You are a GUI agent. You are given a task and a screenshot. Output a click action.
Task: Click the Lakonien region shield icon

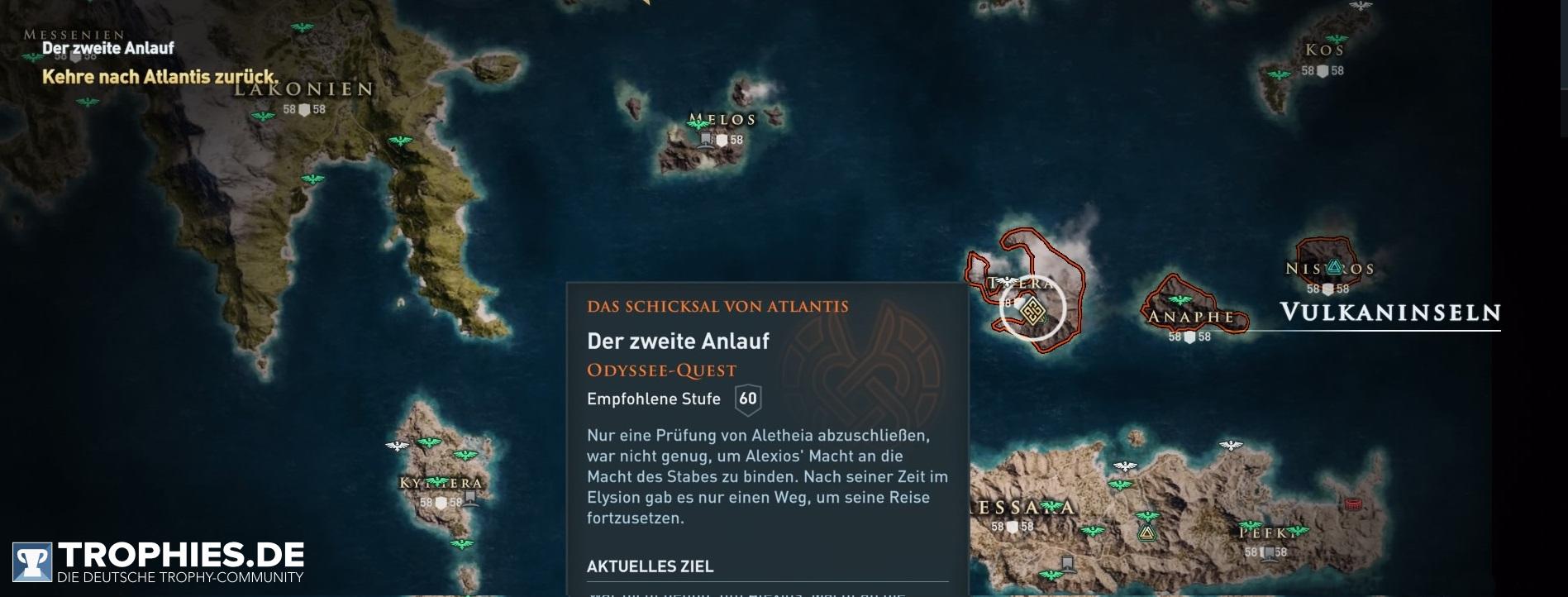pos(304,110)
